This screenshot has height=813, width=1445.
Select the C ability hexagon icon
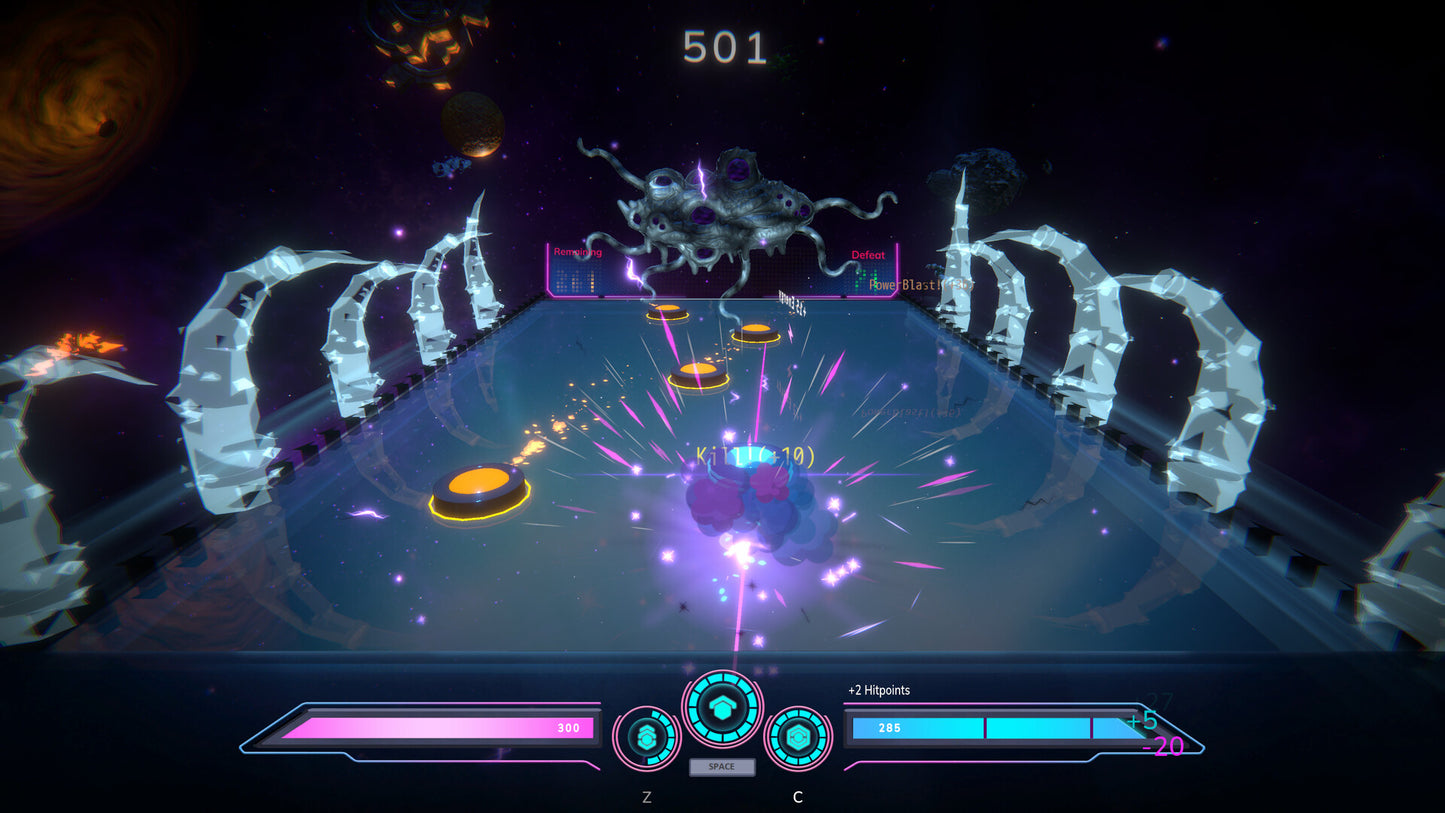pyautogui.click(x=797, y=738)
